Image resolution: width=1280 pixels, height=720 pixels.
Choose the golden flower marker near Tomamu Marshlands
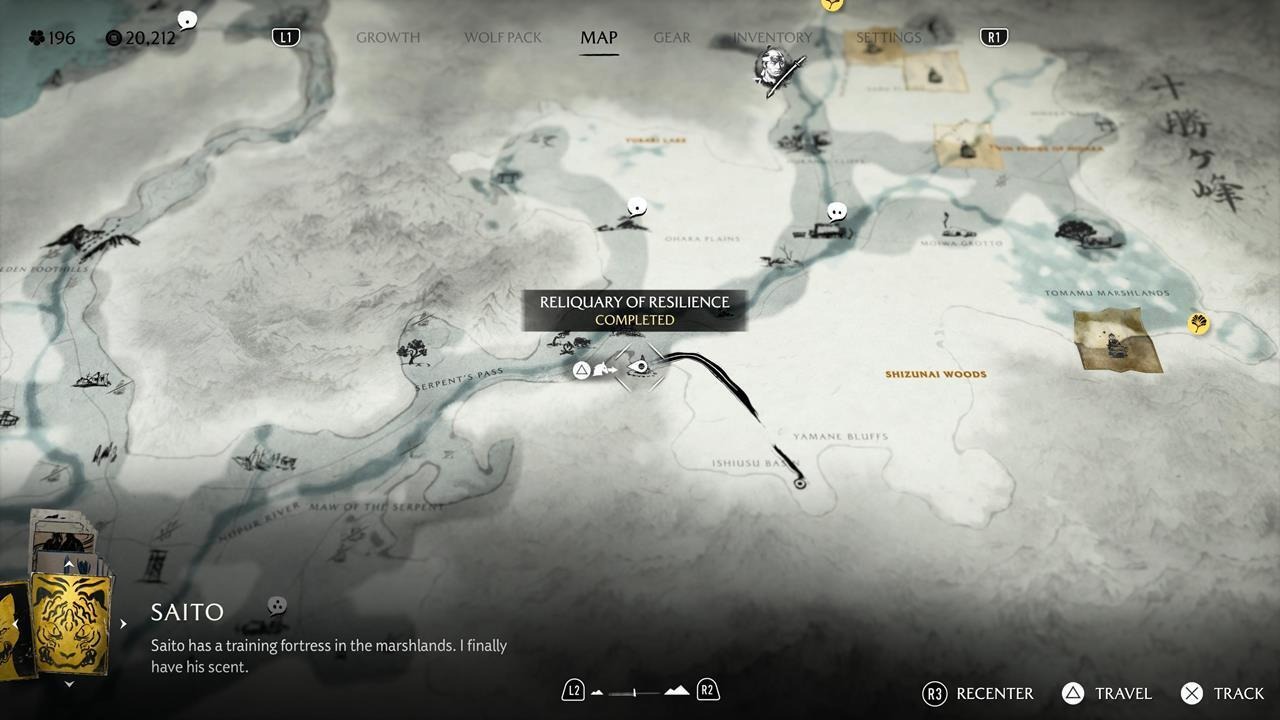(1198, 323)
